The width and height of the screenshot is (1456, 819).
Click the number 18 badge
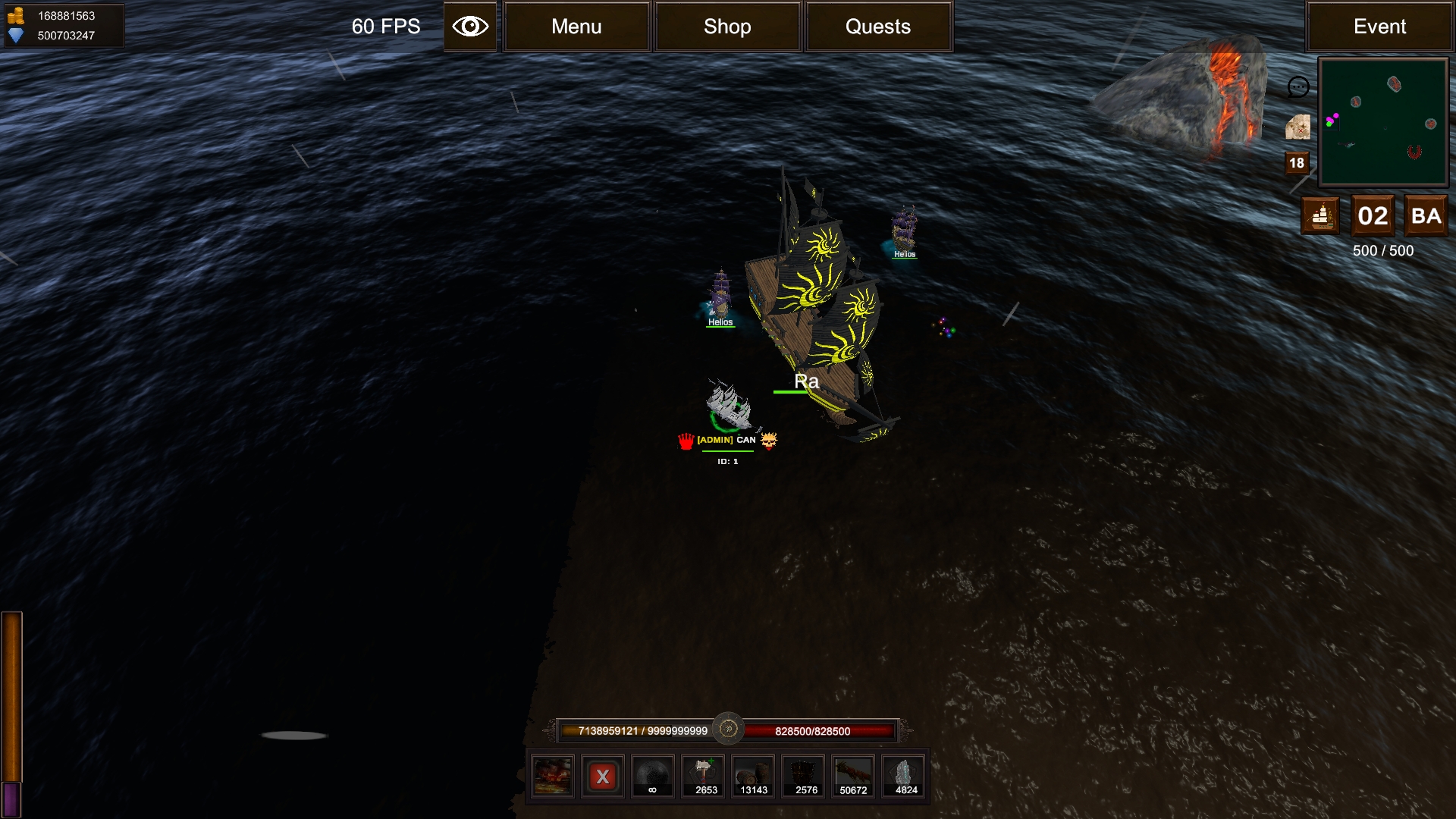point(1297,163)
